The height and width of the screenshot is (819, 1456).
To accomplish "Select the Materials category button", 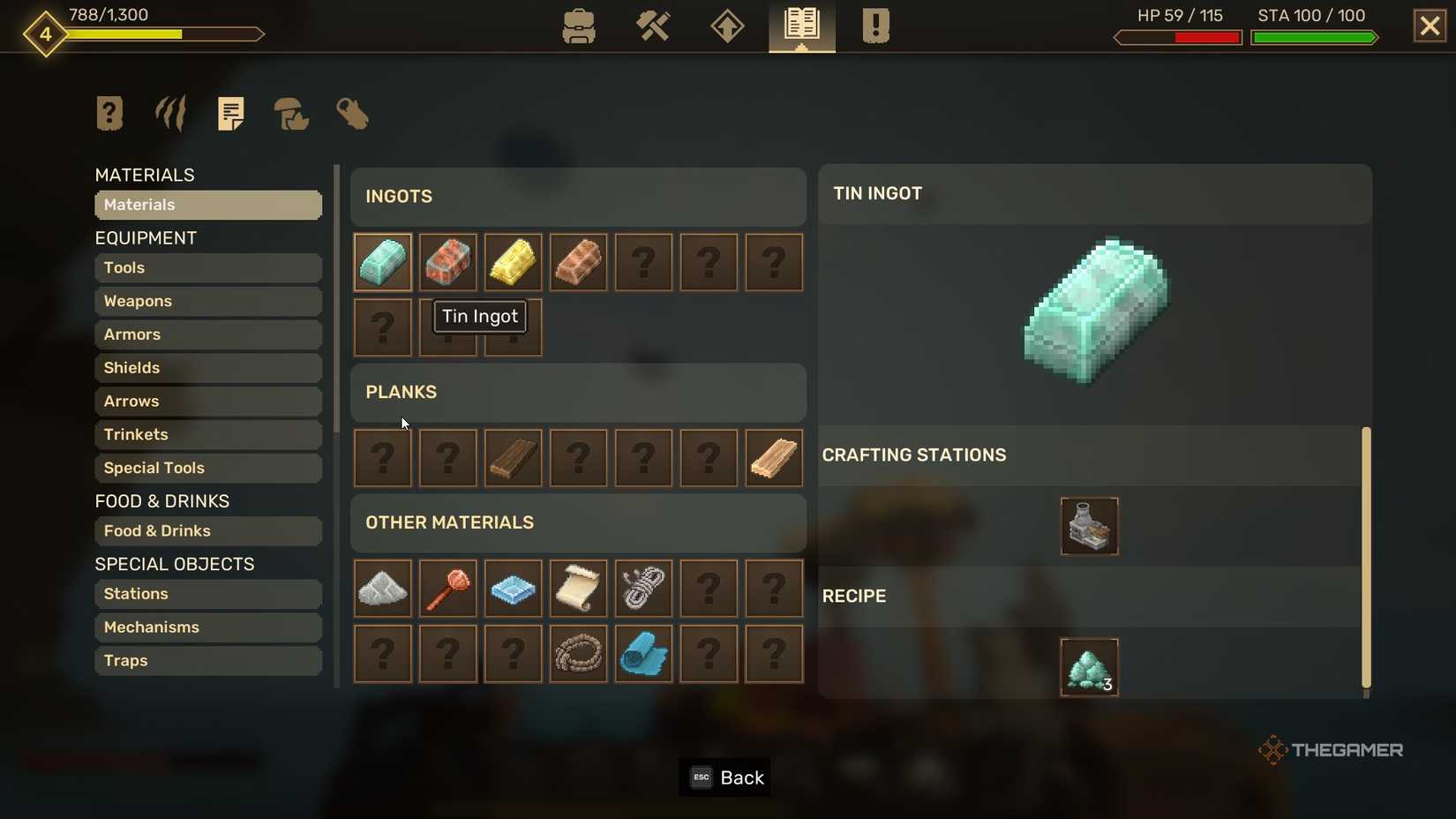I will [207, 205].
